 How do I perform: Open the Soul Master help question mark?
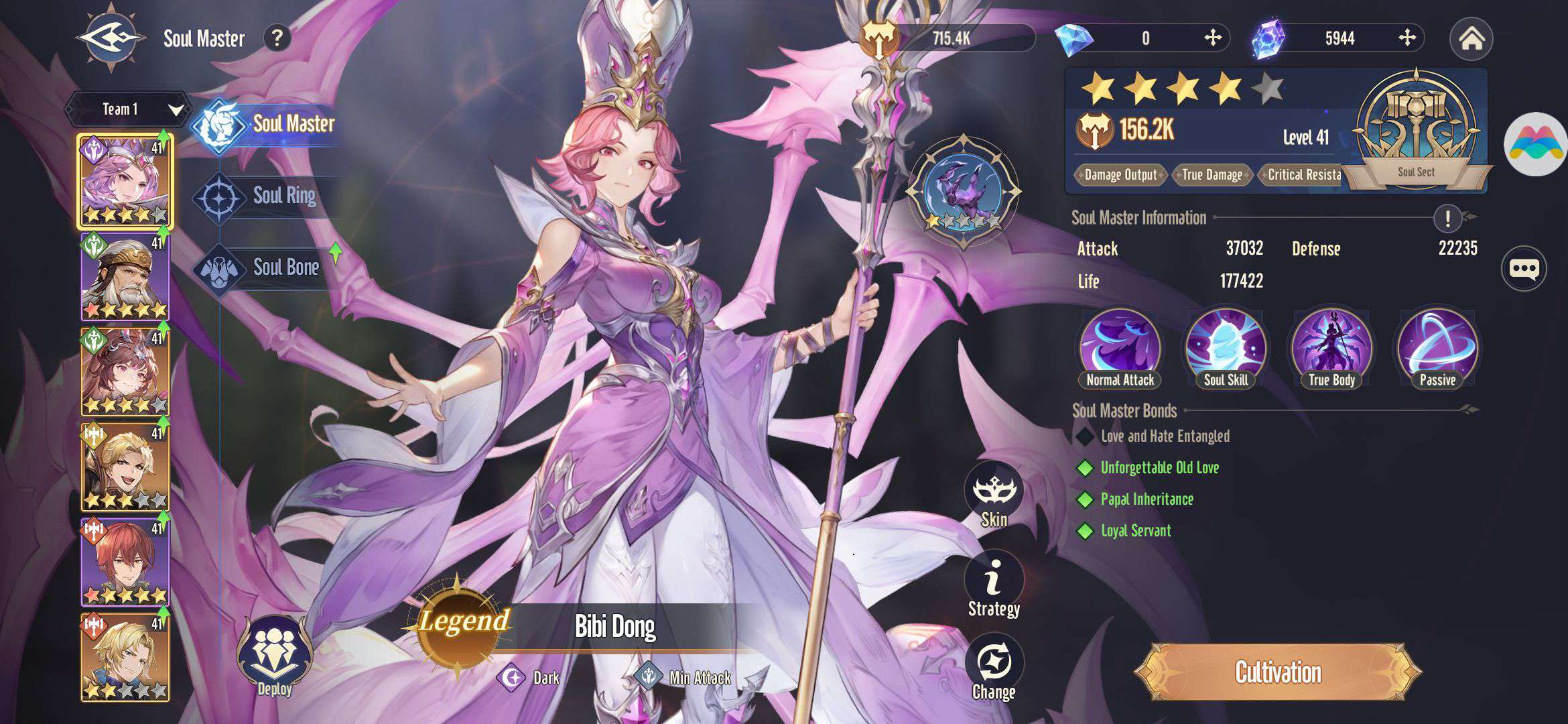pos(277,38)
